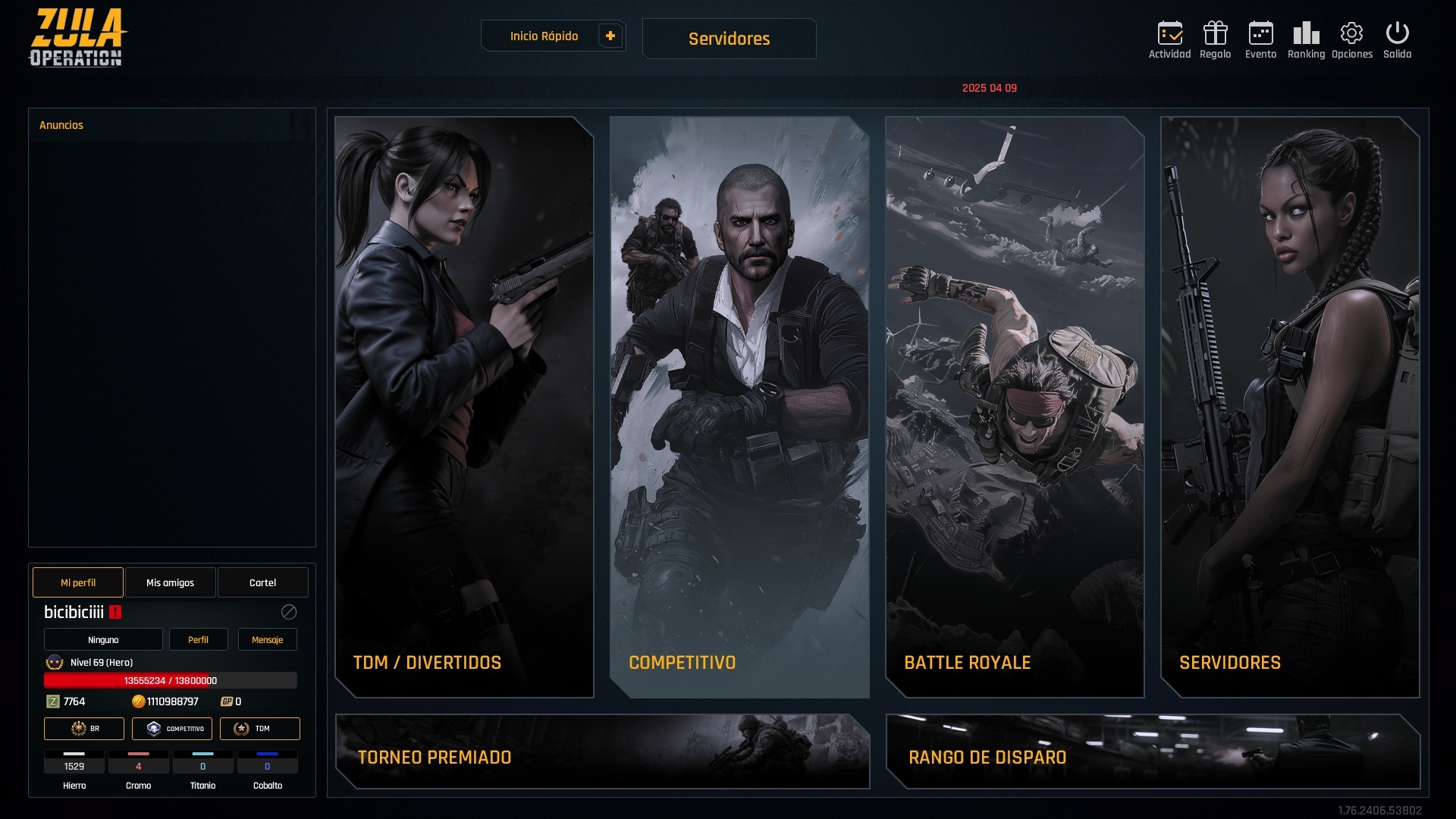
Task: Enter the Torneo Premiado banner
Action: [602, 752]
